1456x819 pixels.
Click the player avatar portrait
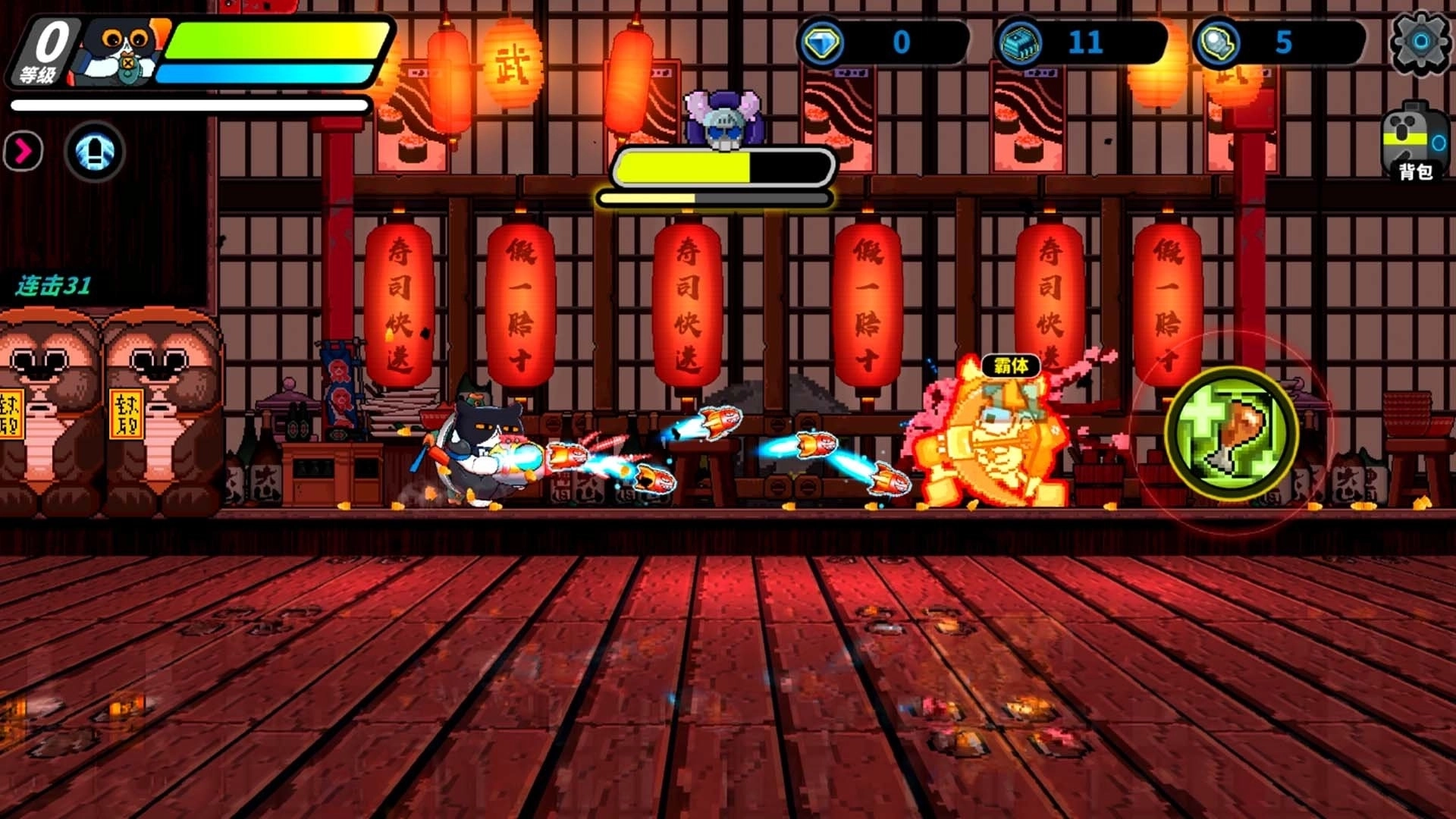point(121,49)
